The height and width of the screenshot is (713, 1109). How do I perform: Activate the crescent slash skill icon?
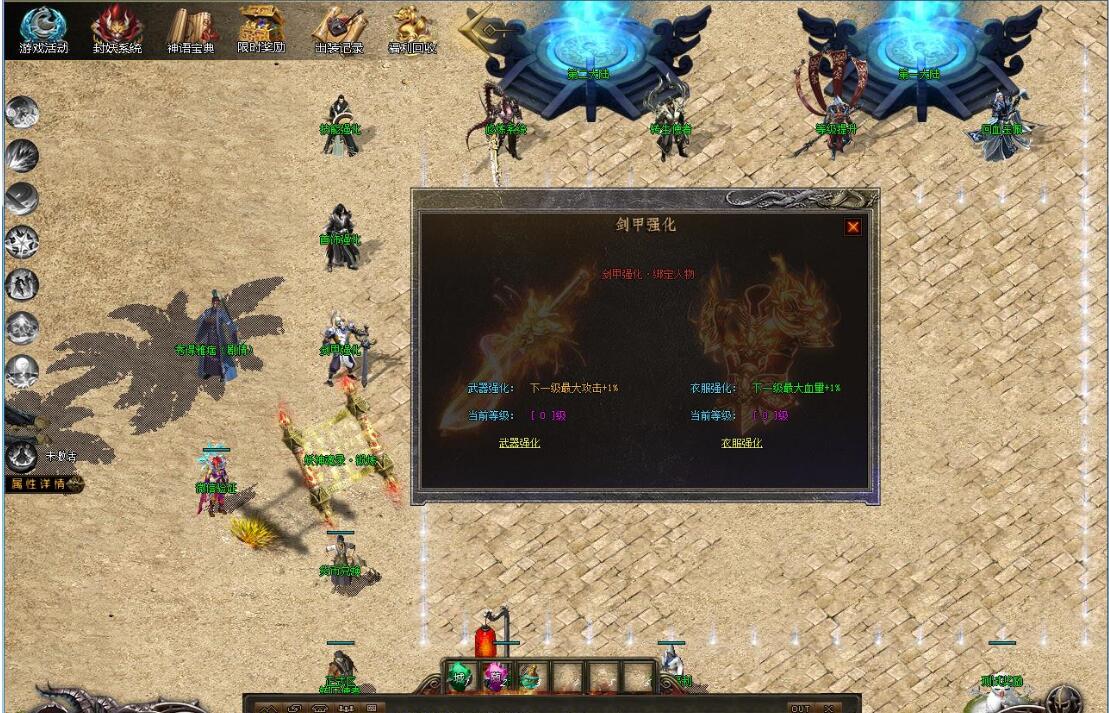(x=21, y=197)
